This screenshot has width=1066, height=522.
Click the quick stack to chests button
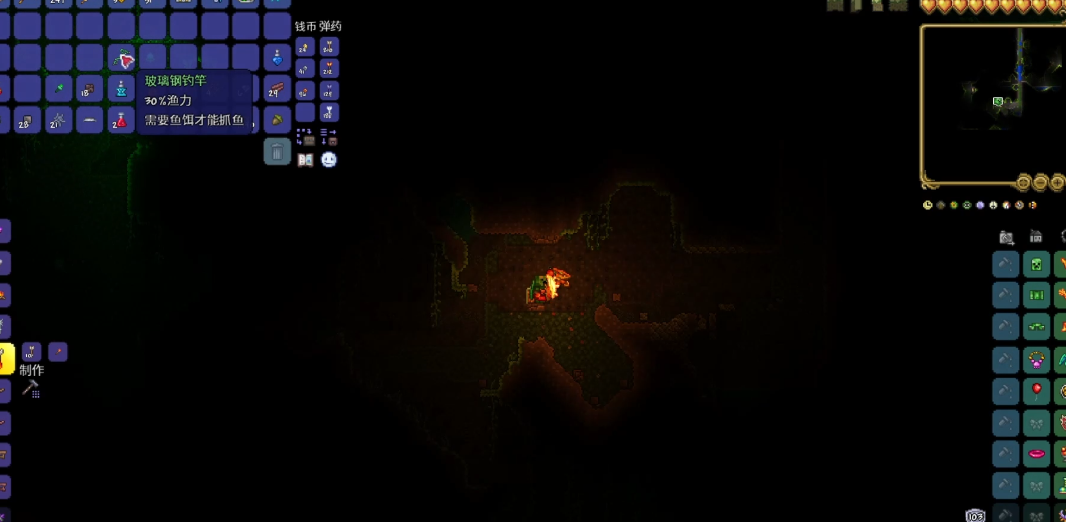point(305,136)
